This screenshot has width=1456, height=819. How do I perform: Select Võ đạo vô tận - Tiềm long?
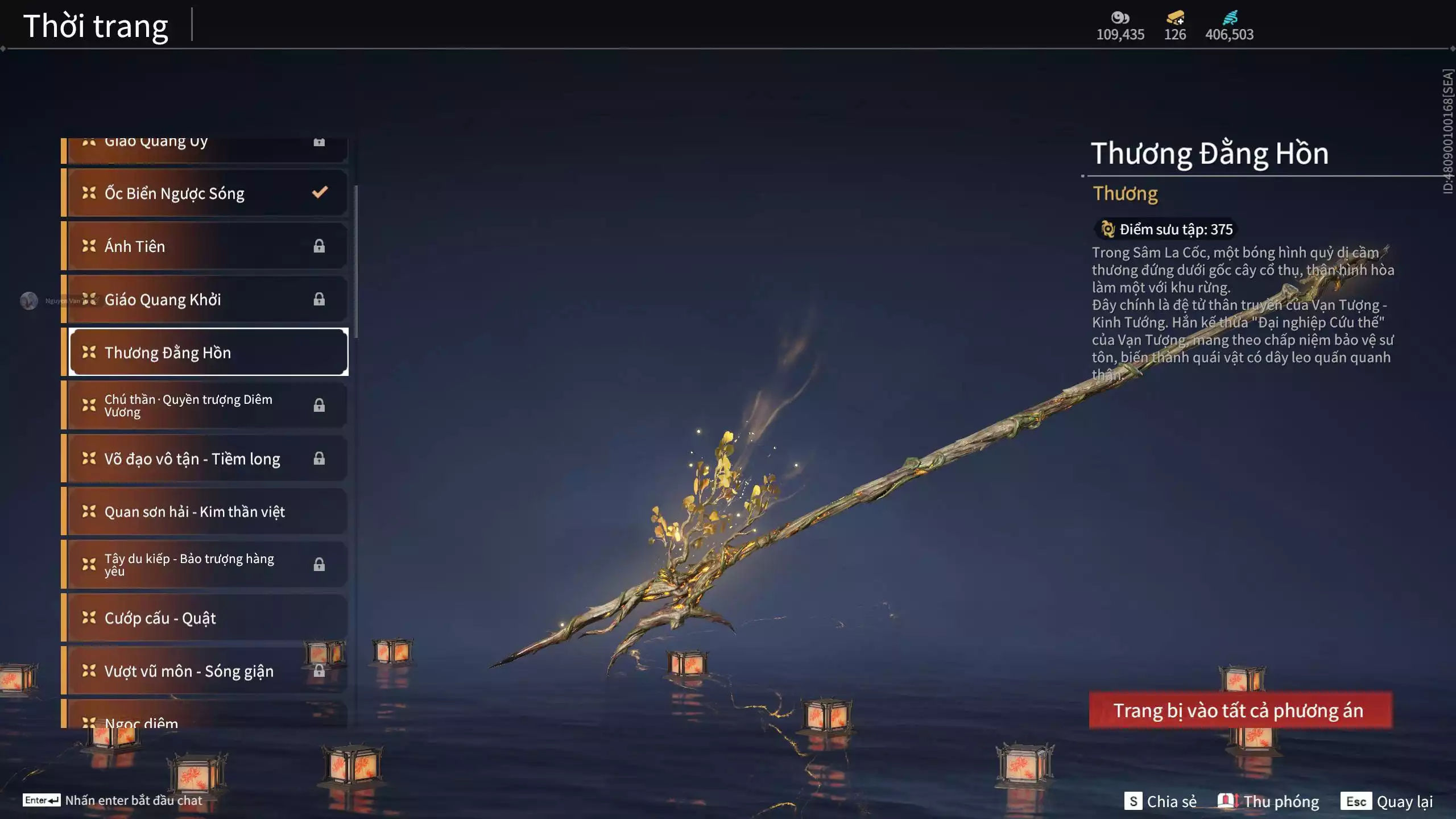(x=205, y=459)
